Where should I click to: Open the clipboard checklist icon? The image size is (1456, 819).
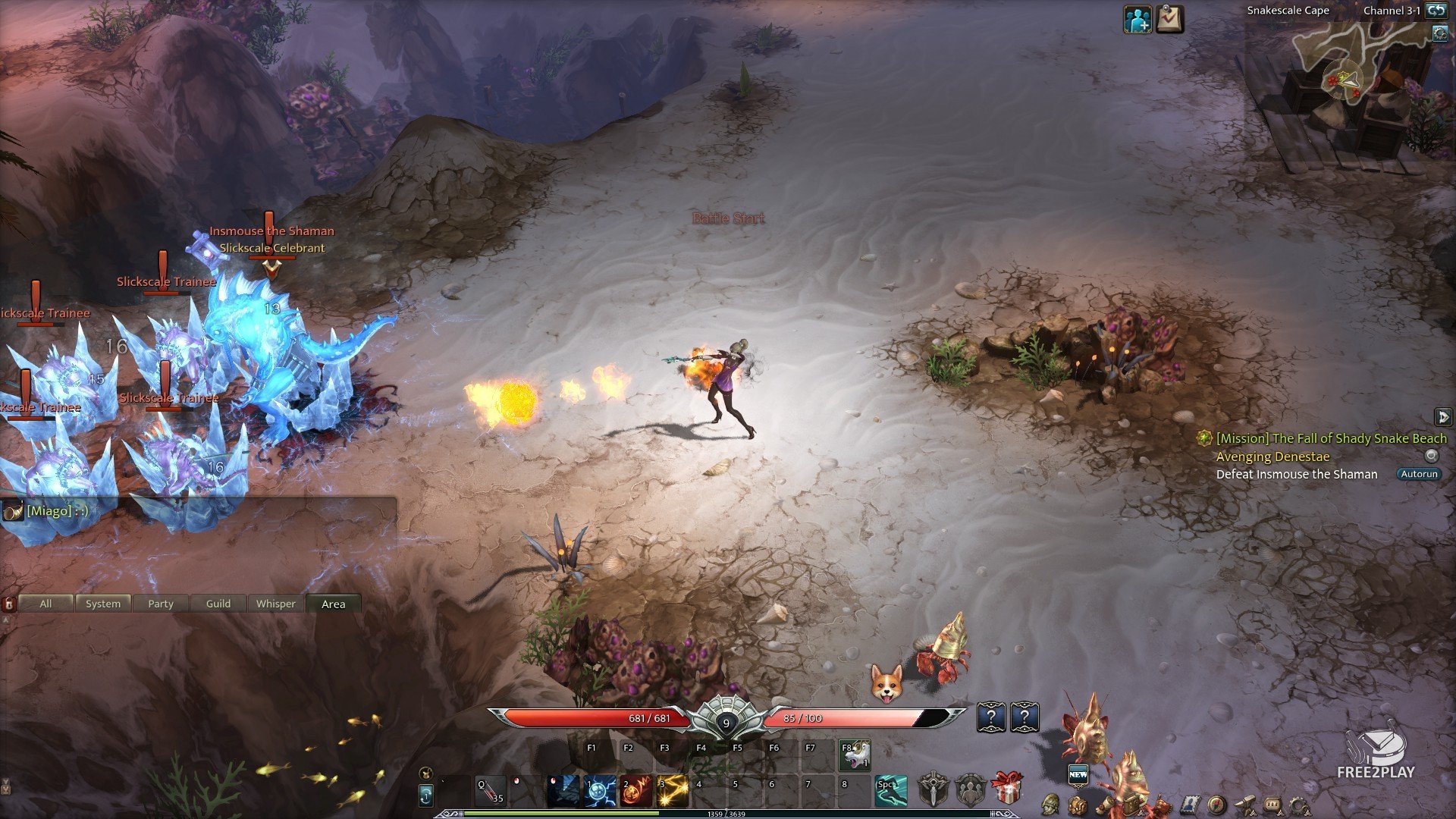(1170, 20)
